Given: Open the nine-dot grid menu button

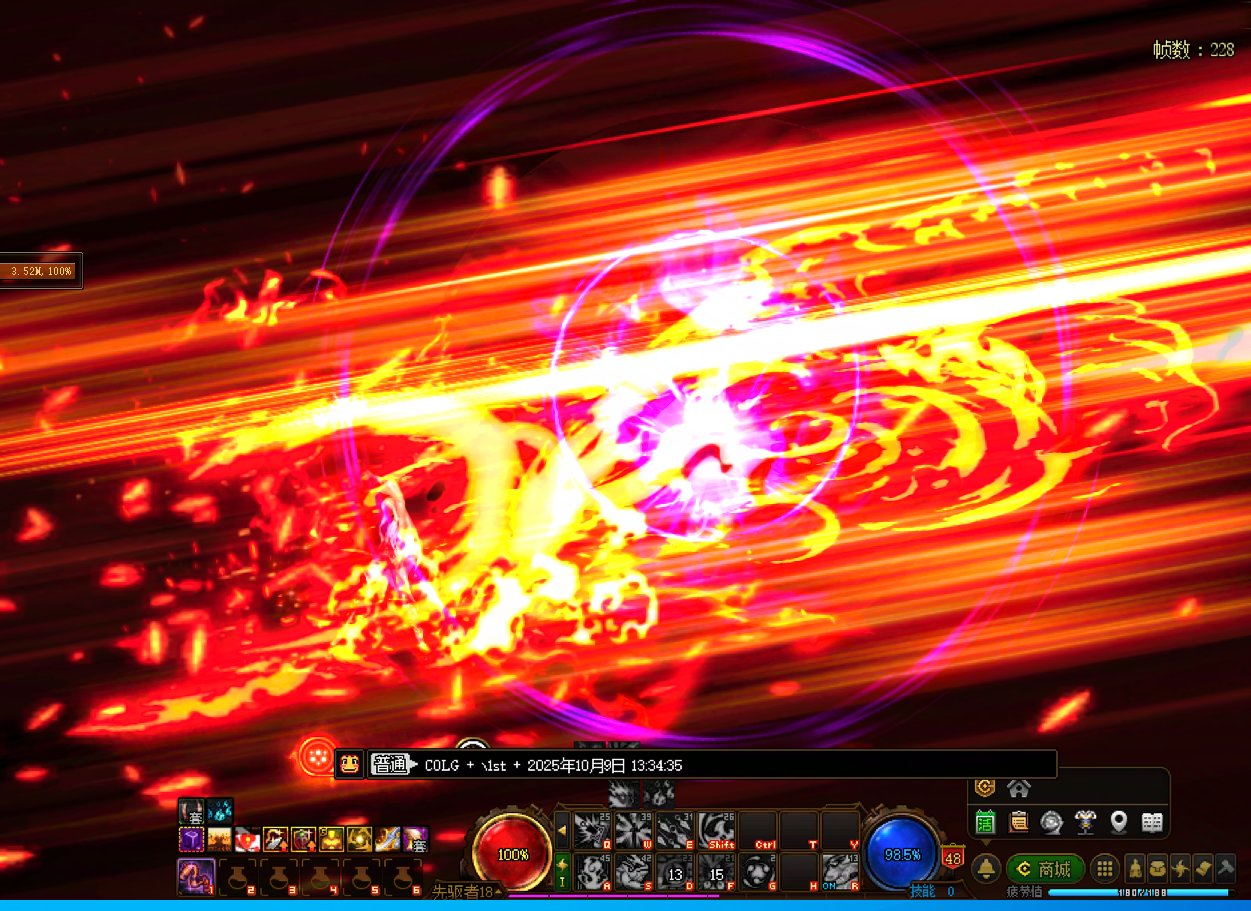Looking at the screenshot, I should [x=1104, y=868].
